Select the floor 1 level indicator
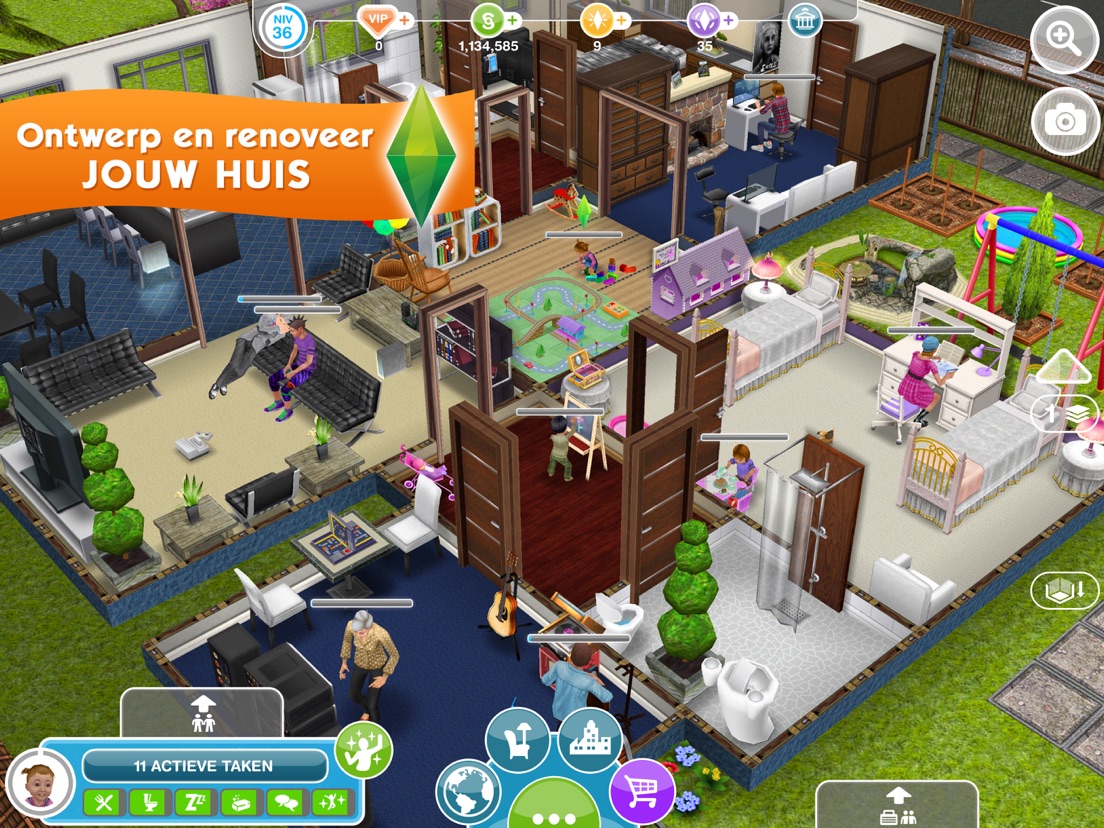The width and height of the screenshot is (1104, 828). click(x=1063, y=413)
